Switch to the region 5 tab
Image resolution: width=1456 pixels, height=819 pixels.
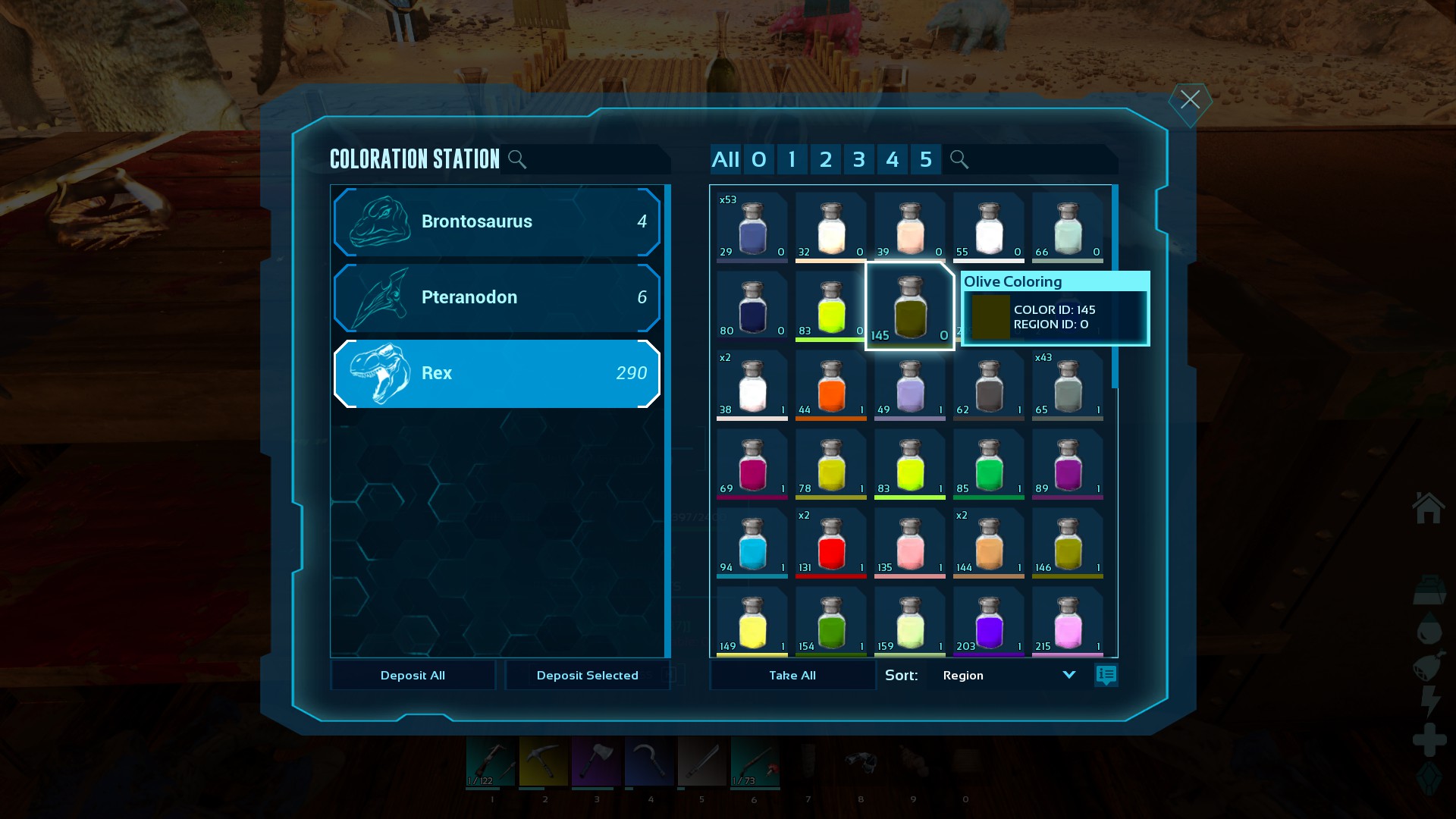[x=926, y=159]
